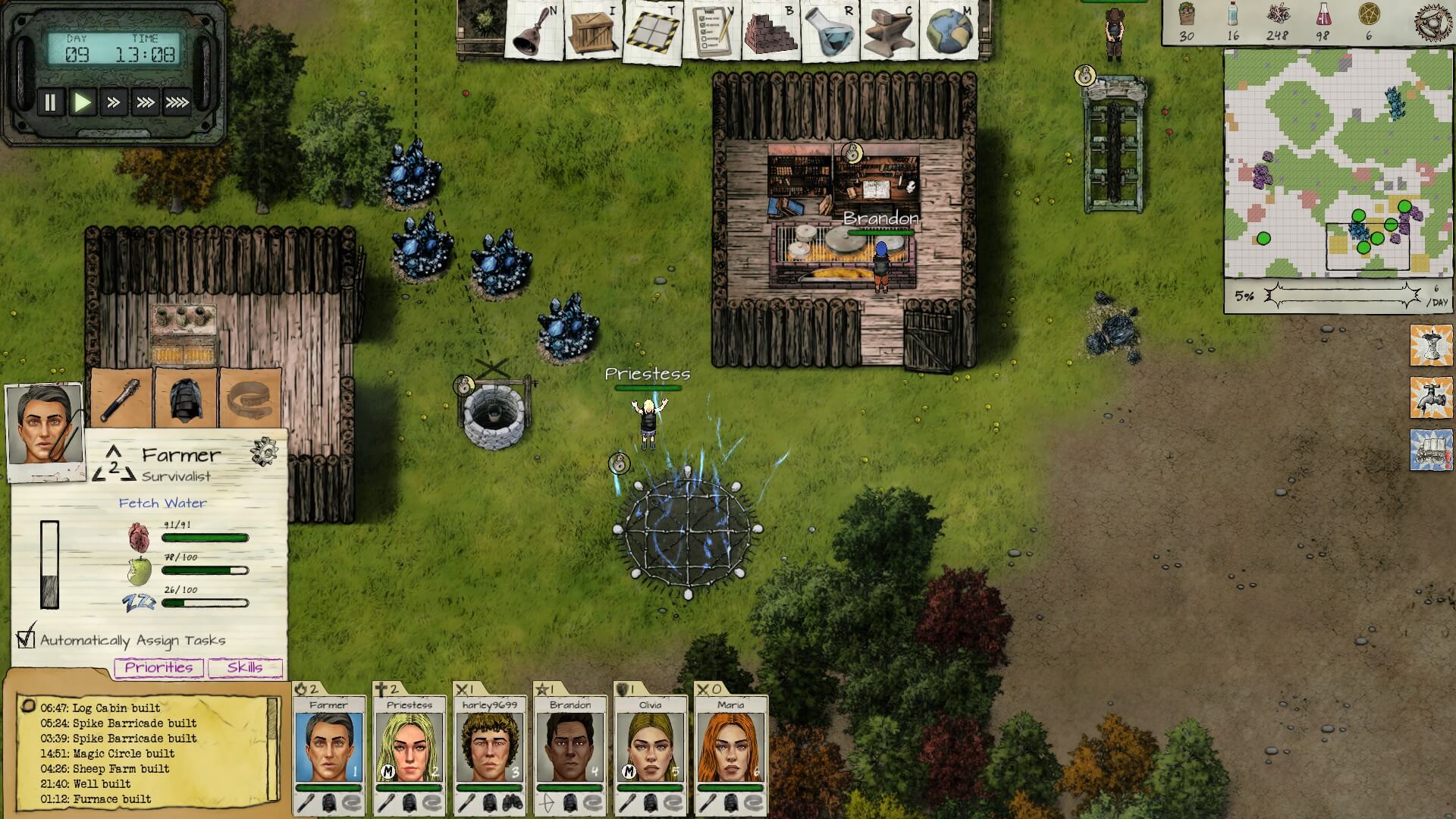
Task: Set game speed to normal play
Action: point(82,102)
